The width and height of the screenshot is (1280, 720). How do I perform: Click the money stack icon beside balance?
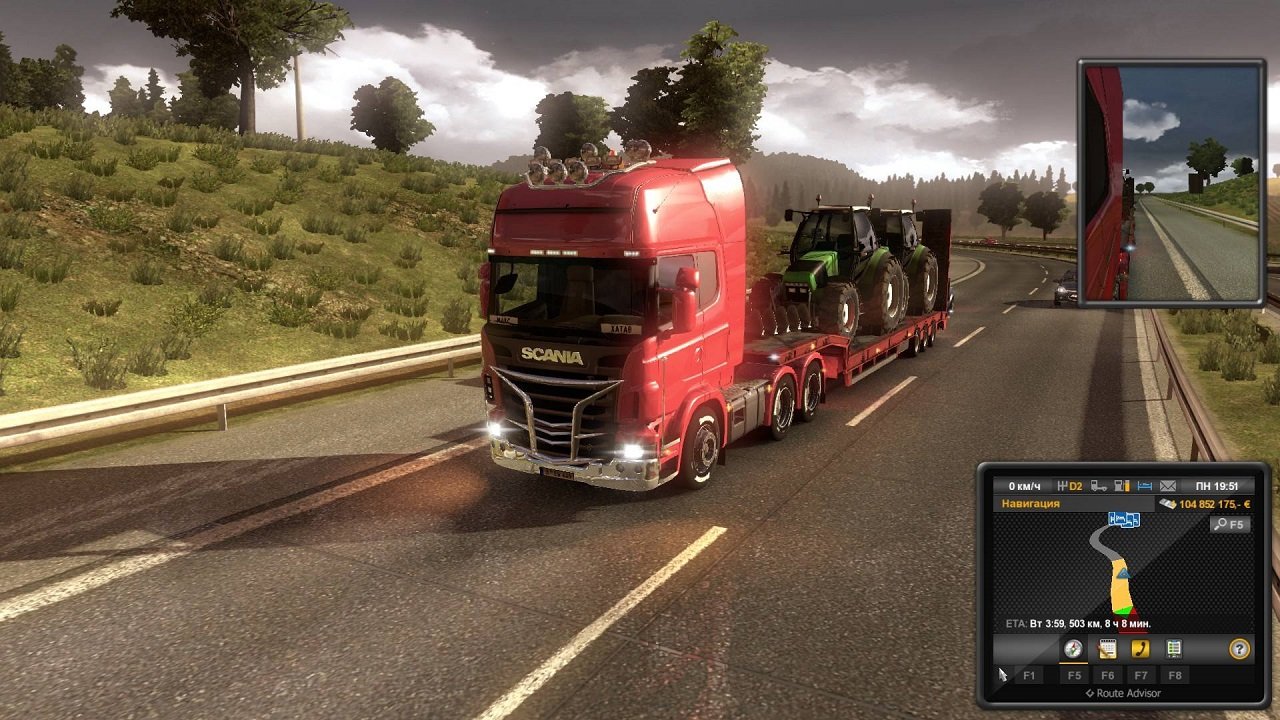tap(1169, 504)
